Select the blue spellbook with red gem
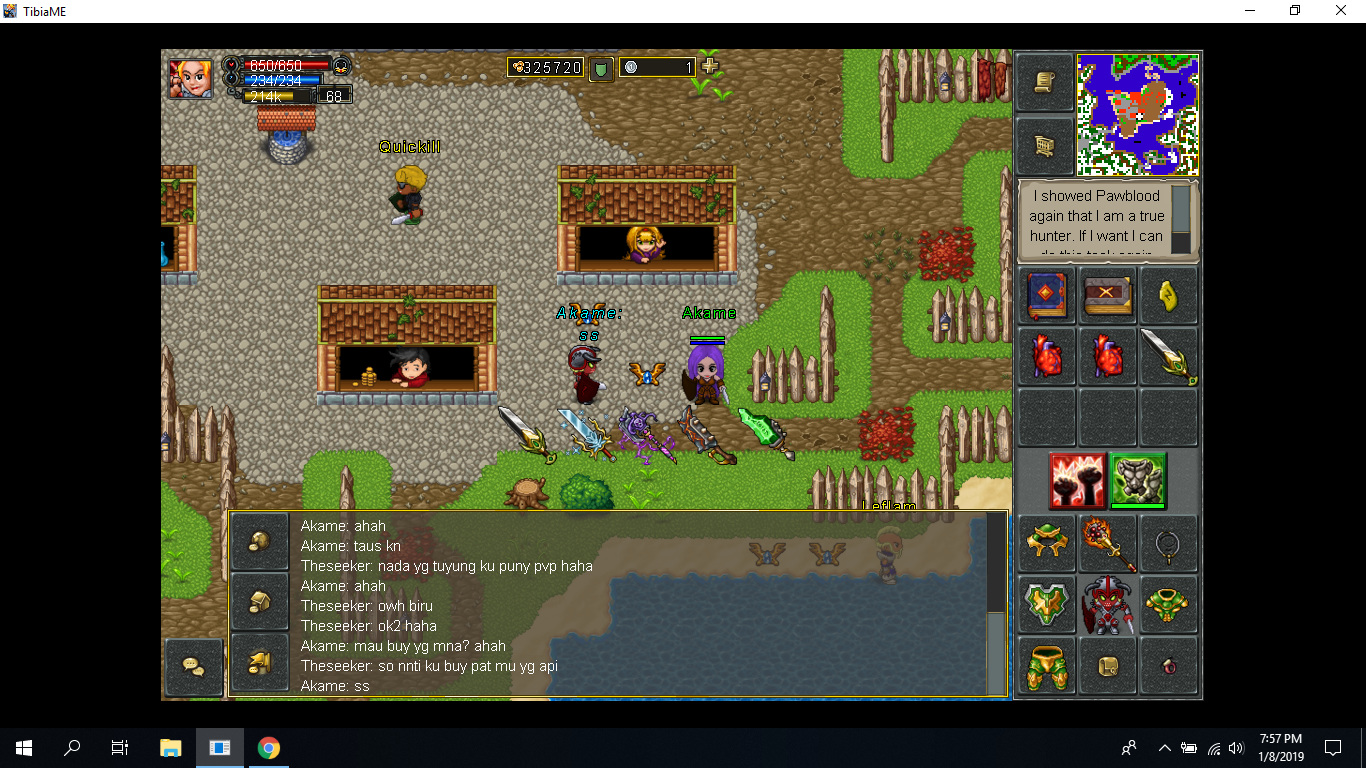Viewport: 1366px width, 768px height. (x=1047, y=295)
